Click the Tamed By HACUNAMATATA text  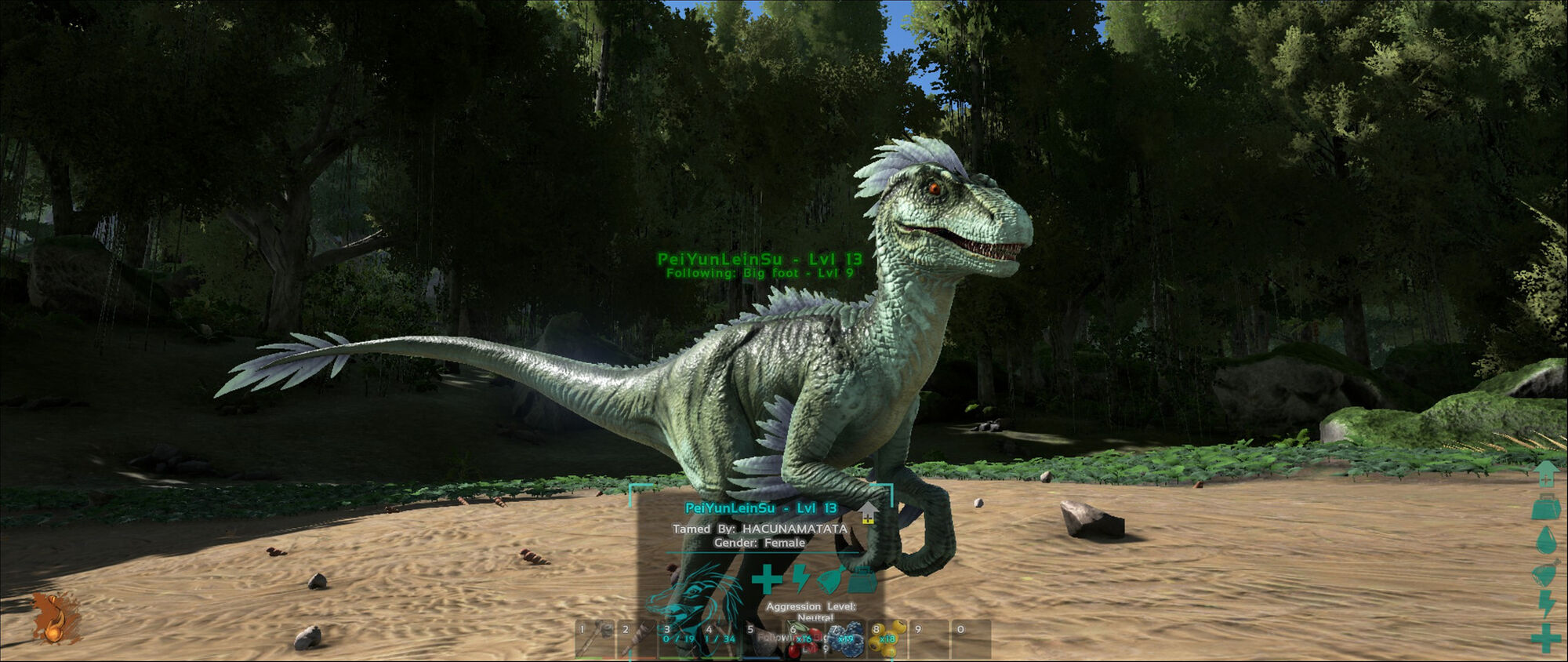point(759,530)
